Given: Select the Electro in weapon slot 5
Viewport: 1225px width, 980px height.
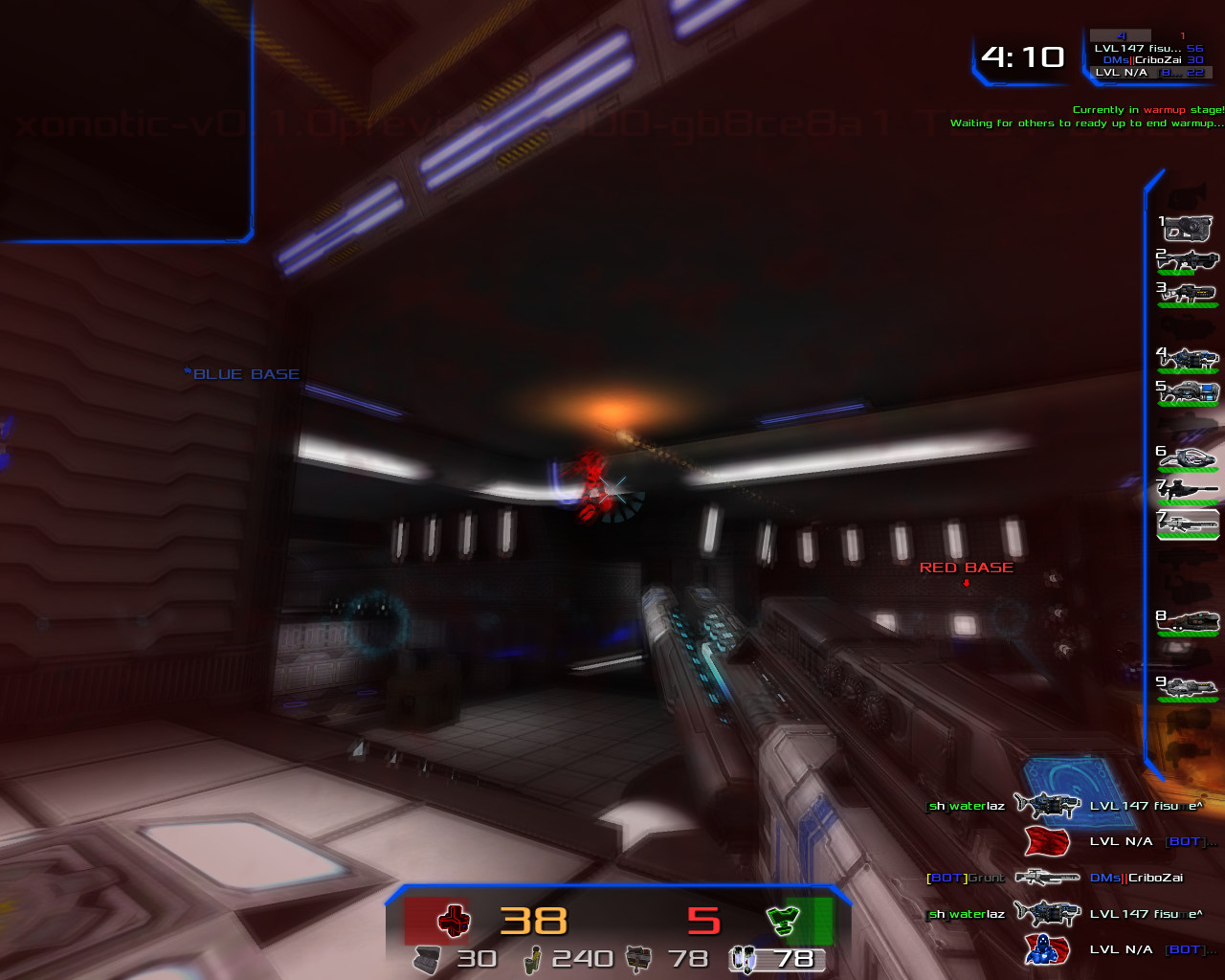Looking at the screenshot, I should 1187,390.
